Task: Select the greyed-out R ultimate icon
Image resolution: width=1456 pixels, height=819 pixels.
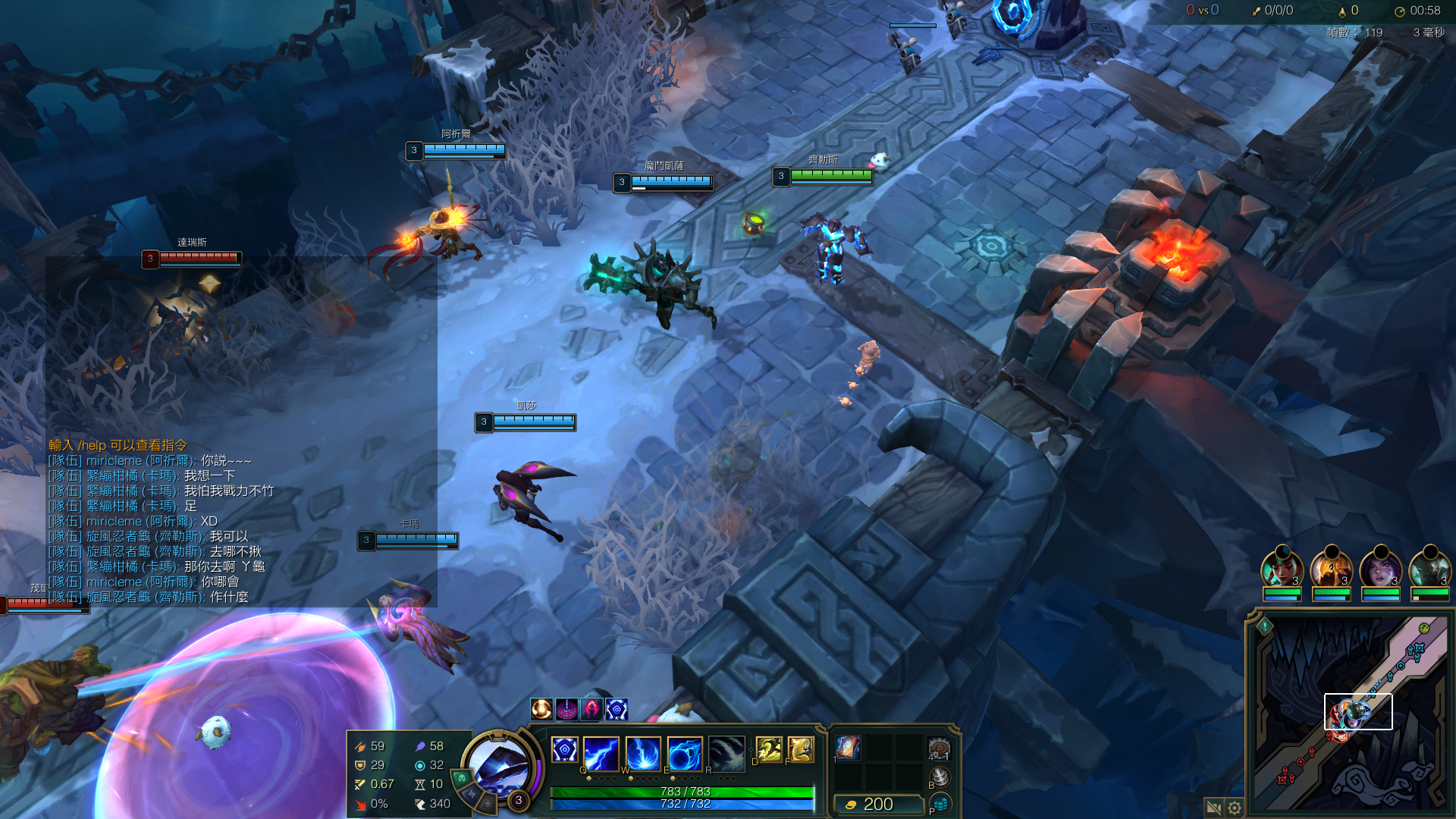Action: 726,752
